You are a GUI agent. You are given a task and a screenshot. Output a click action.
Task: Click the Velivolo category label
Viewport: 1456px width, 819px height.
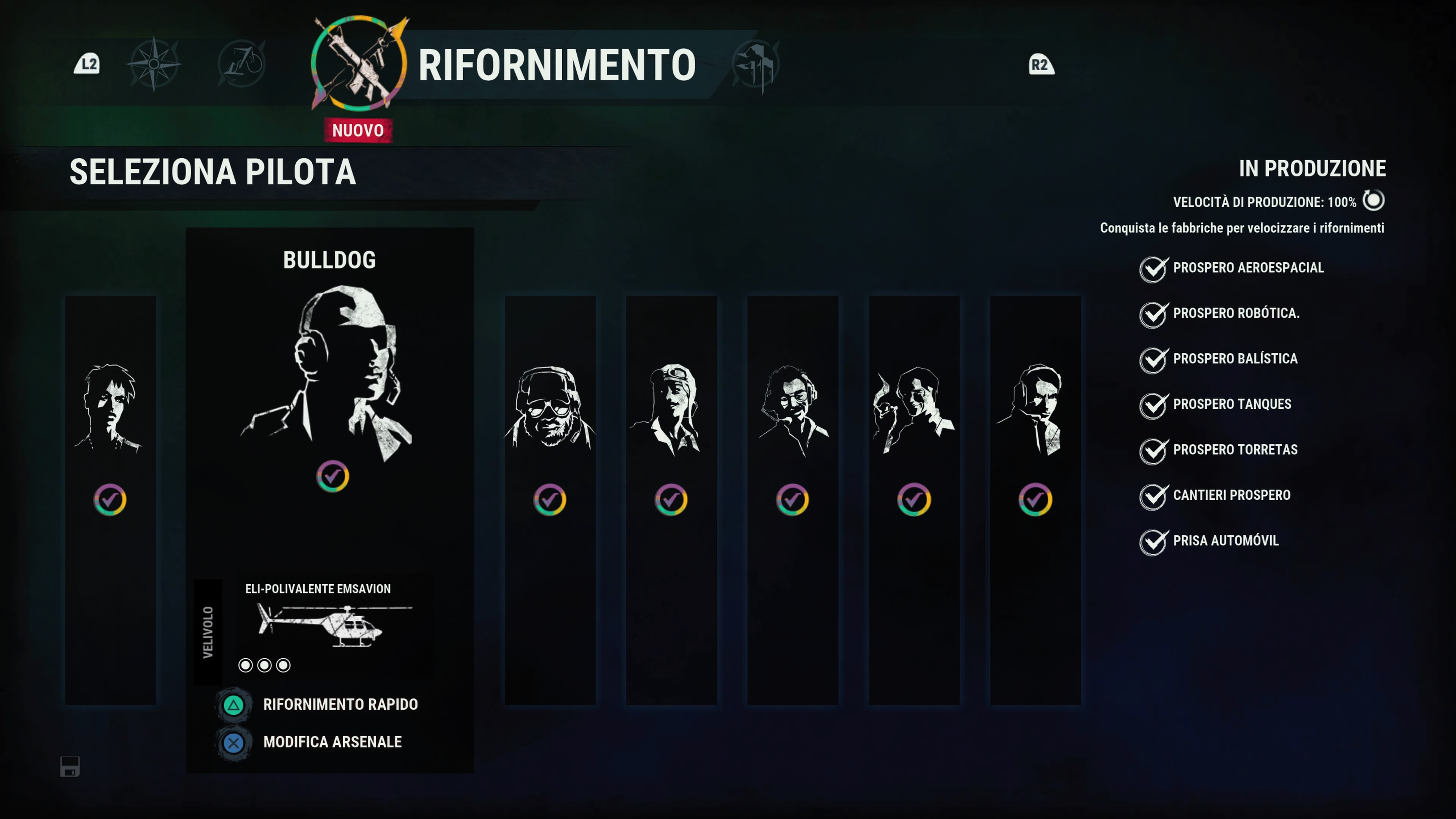pyautogui.click(x=208, y=632)
